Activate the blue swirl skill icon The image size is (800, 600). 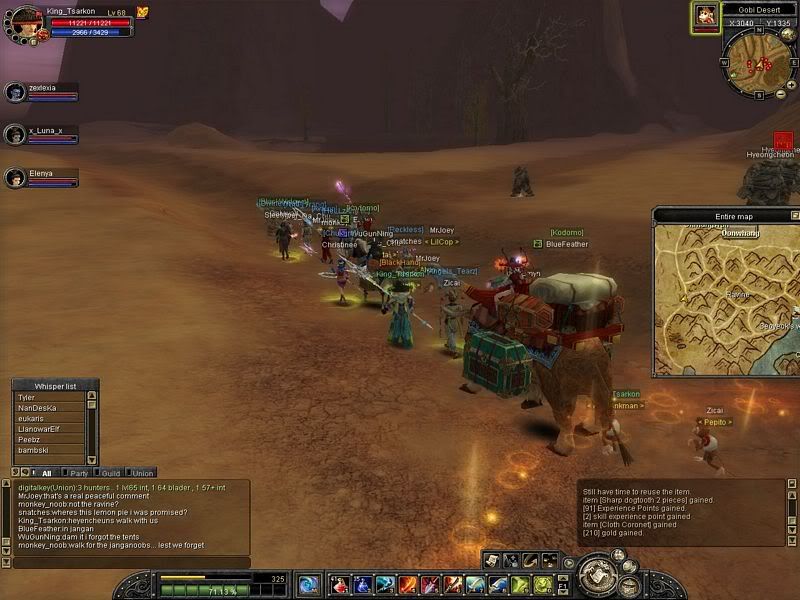pyautogui.click(x=308, y=584)
